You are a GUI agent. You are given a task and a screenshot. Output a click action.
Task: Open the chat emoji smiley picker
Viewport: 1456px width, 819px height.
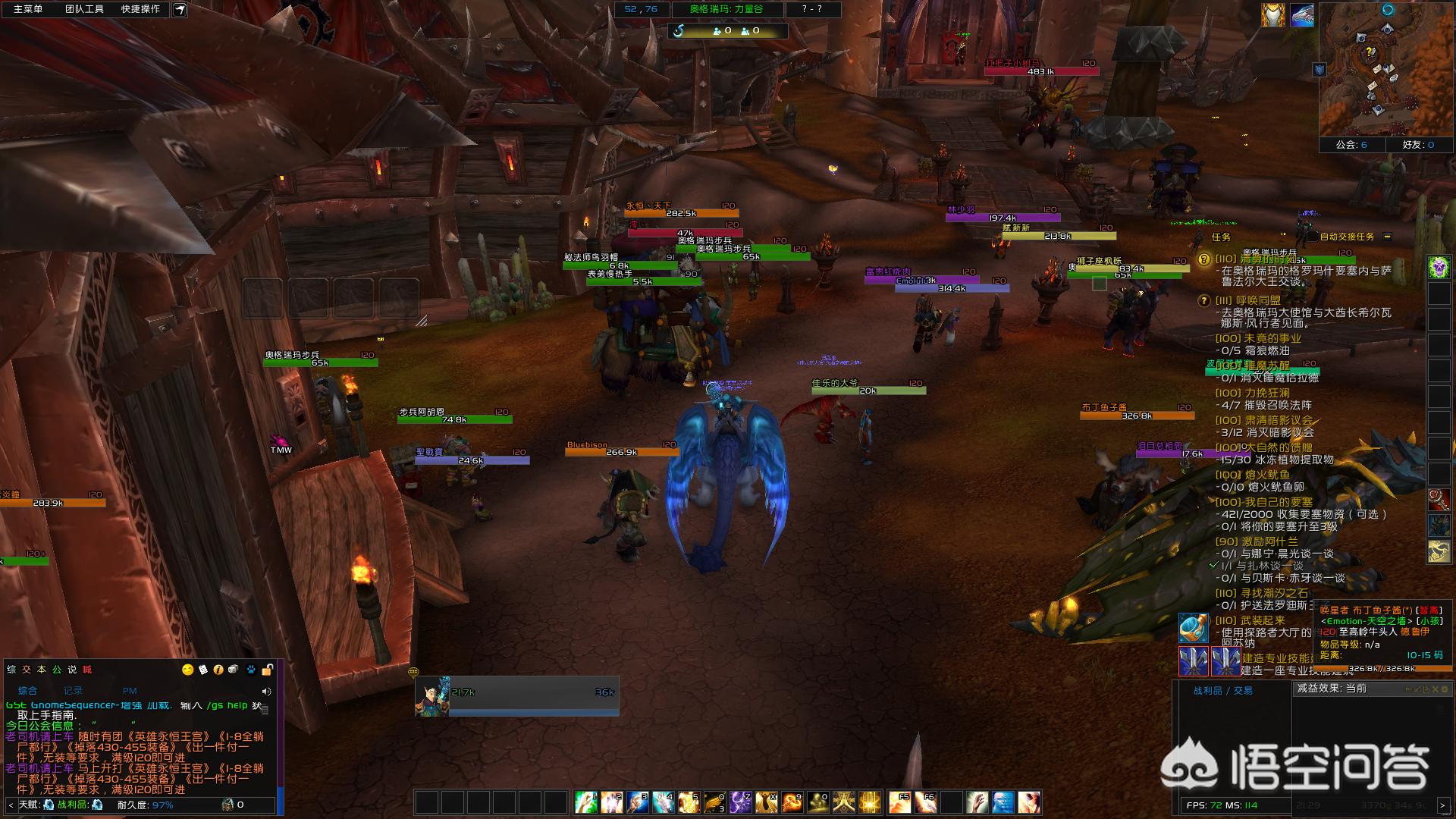187,670
